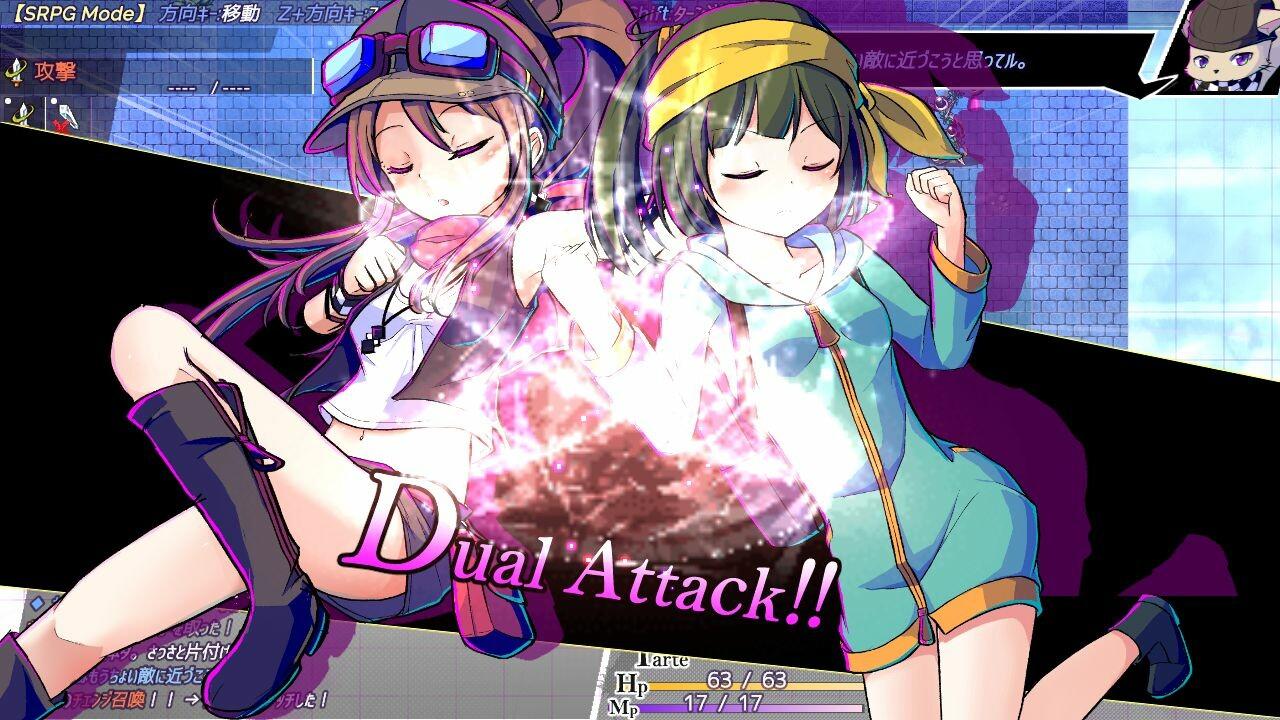The height and width of the screenshot is (720, 1280).
Task: Toggle the radio dot above the sword icon
Action: (7, 101)
